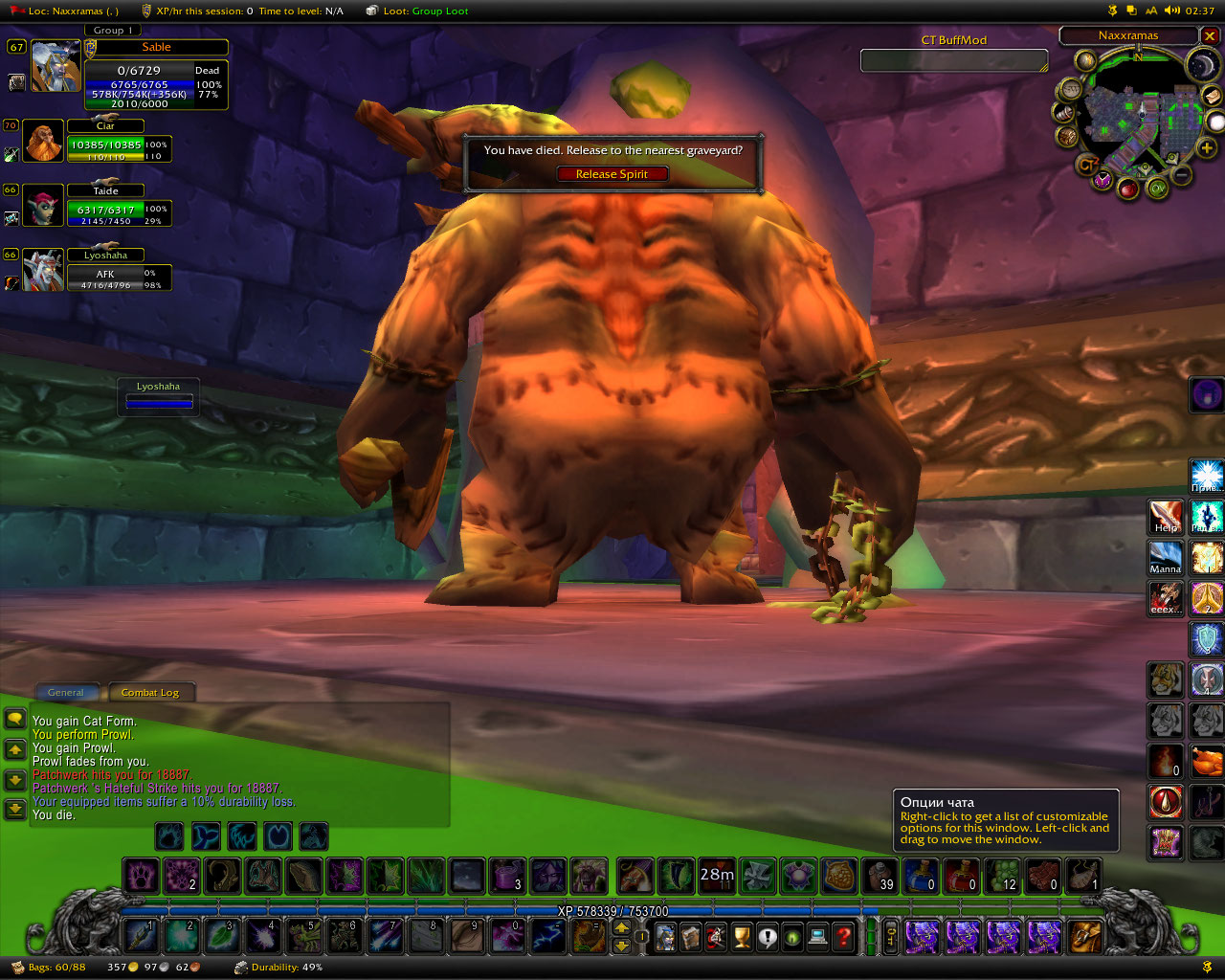The image size is (1225, 980).
Task: Open the red question mark help button
Action: 843,937
